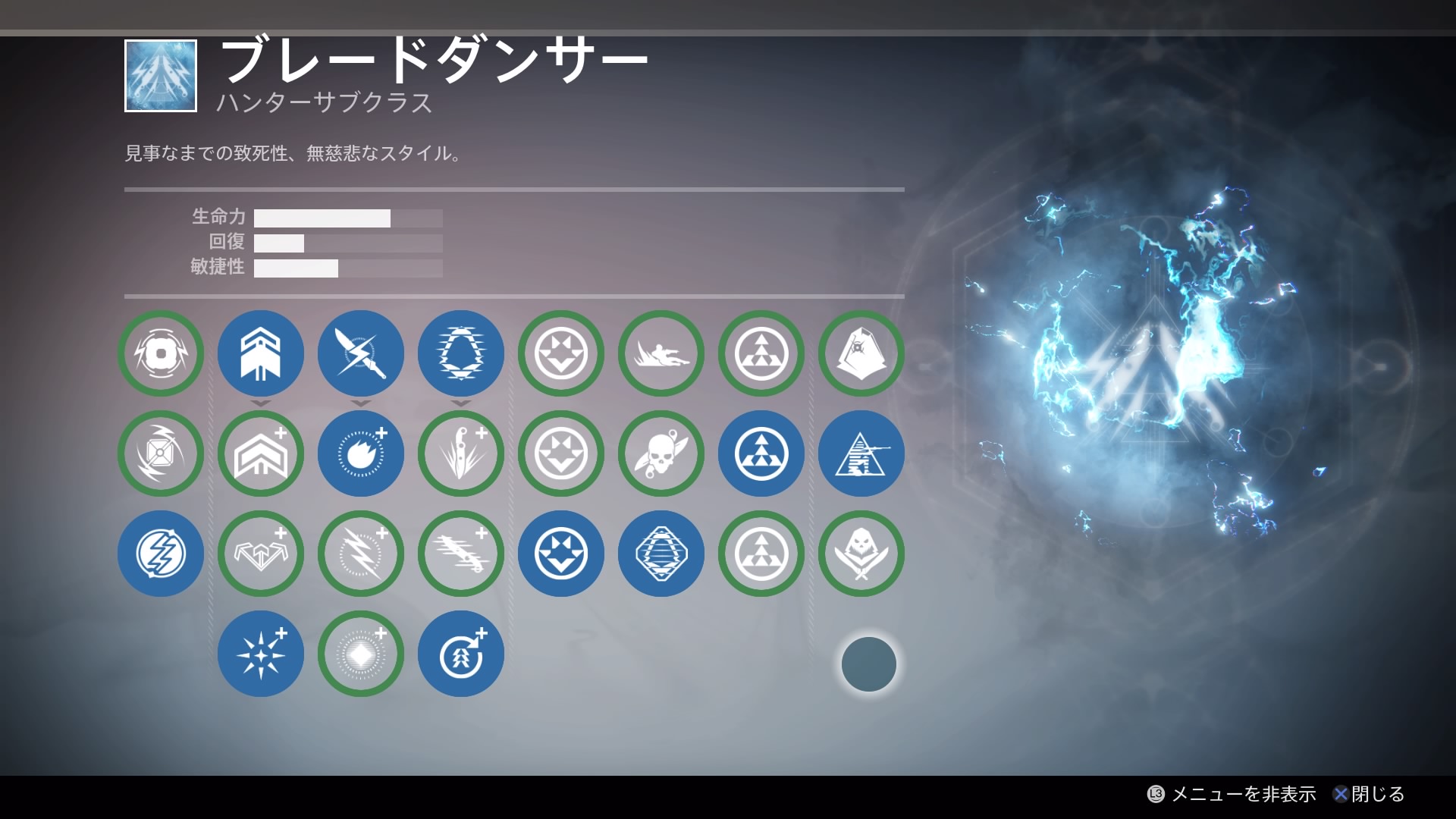Screen dimensions: 1456x819
Task: Select the blue fireball plus upgrade node
Action: coord(361,453)
